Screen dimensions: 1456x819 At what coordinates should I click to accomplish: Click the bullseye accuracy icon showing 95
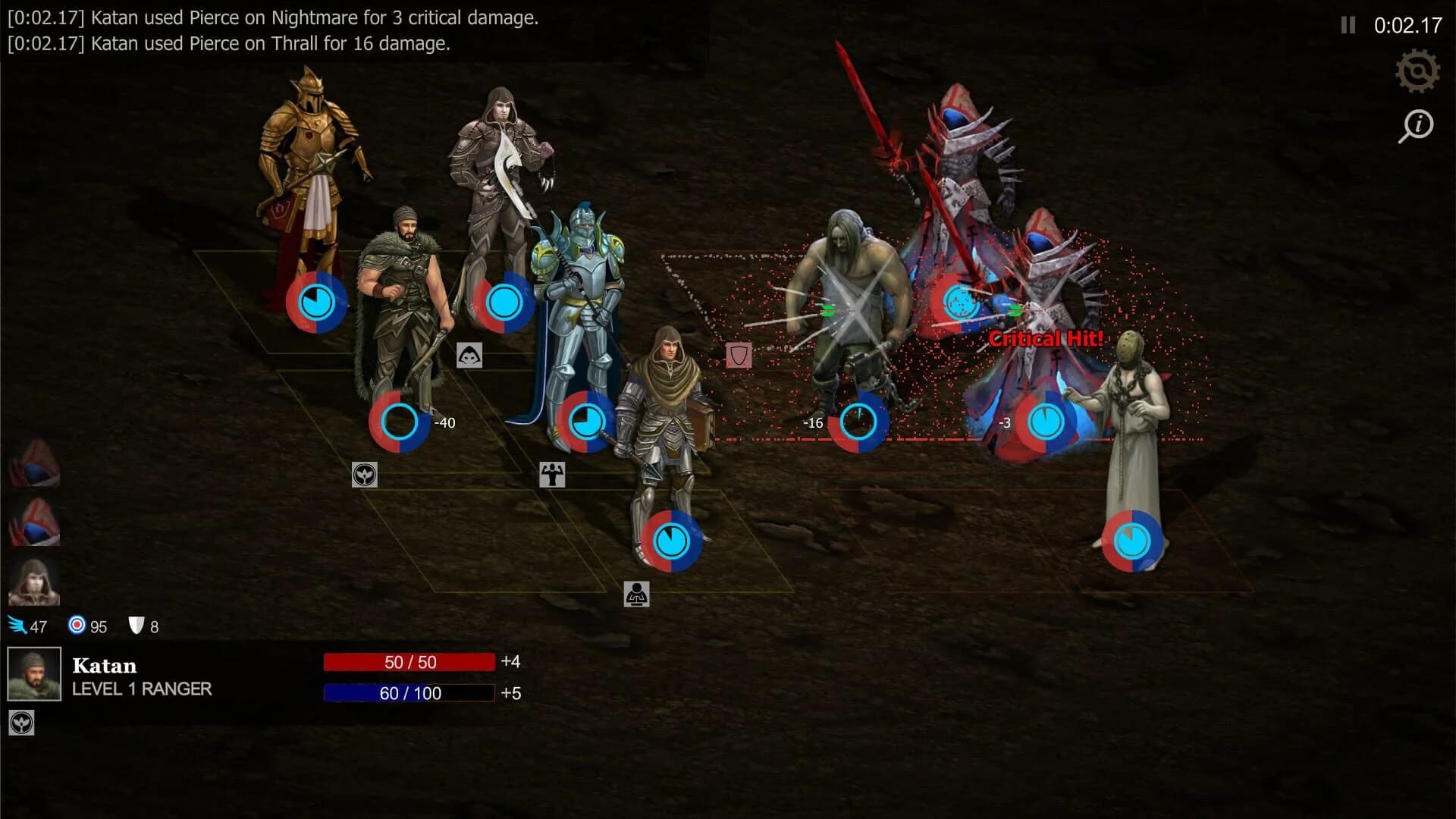76,626
